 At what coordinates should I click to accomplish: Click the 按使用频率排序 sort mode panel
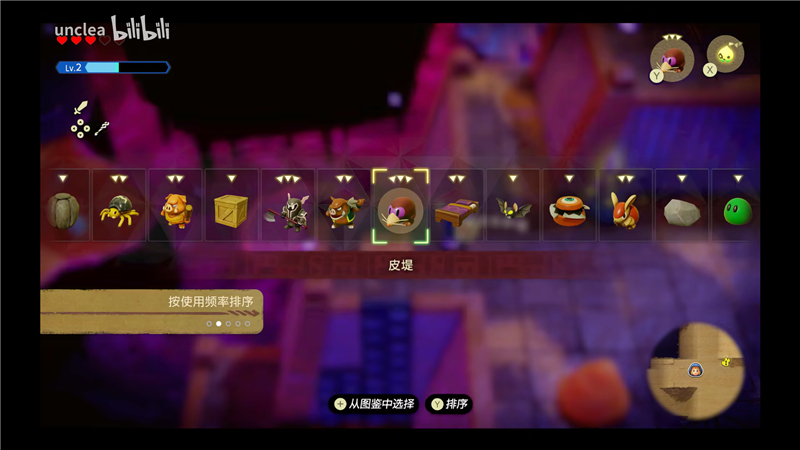point(150,310)
